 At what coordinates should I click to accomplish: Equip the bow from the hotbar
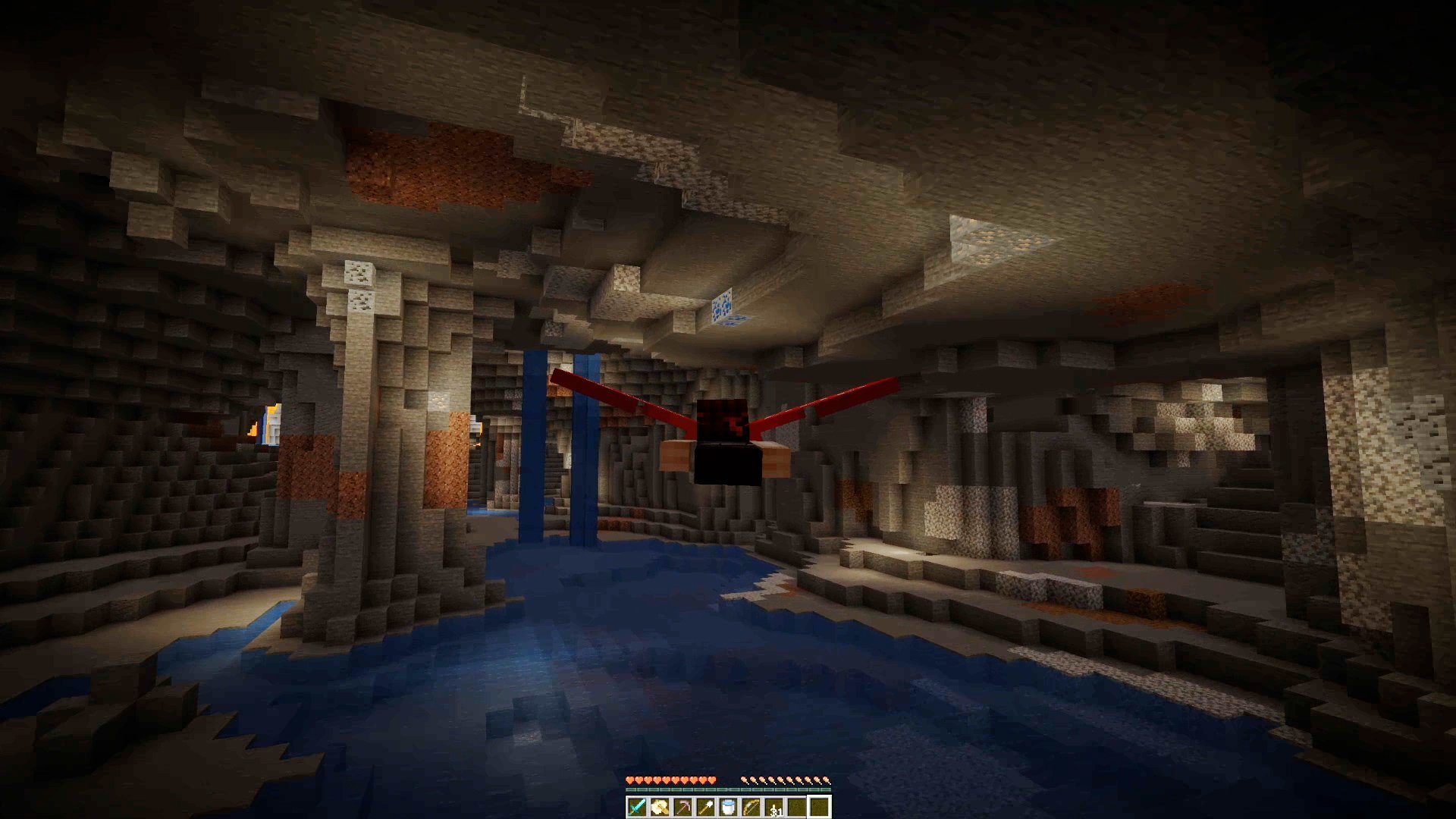tap(751, 807)
